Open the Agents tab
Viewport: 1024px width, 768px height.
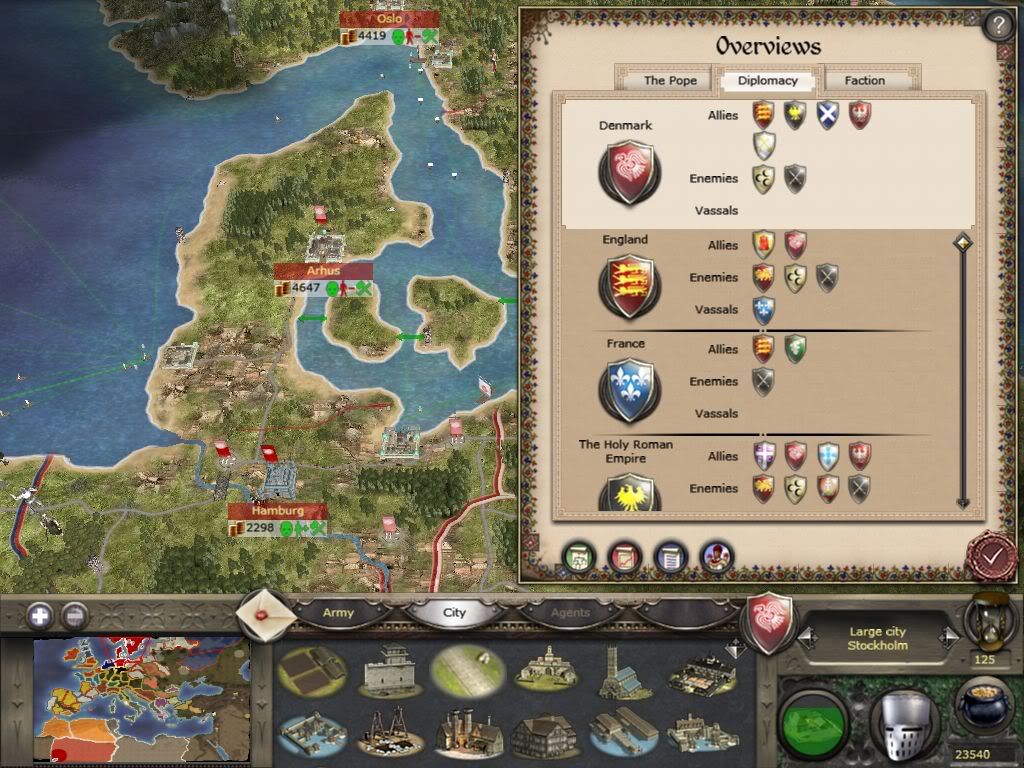[571, 612]
